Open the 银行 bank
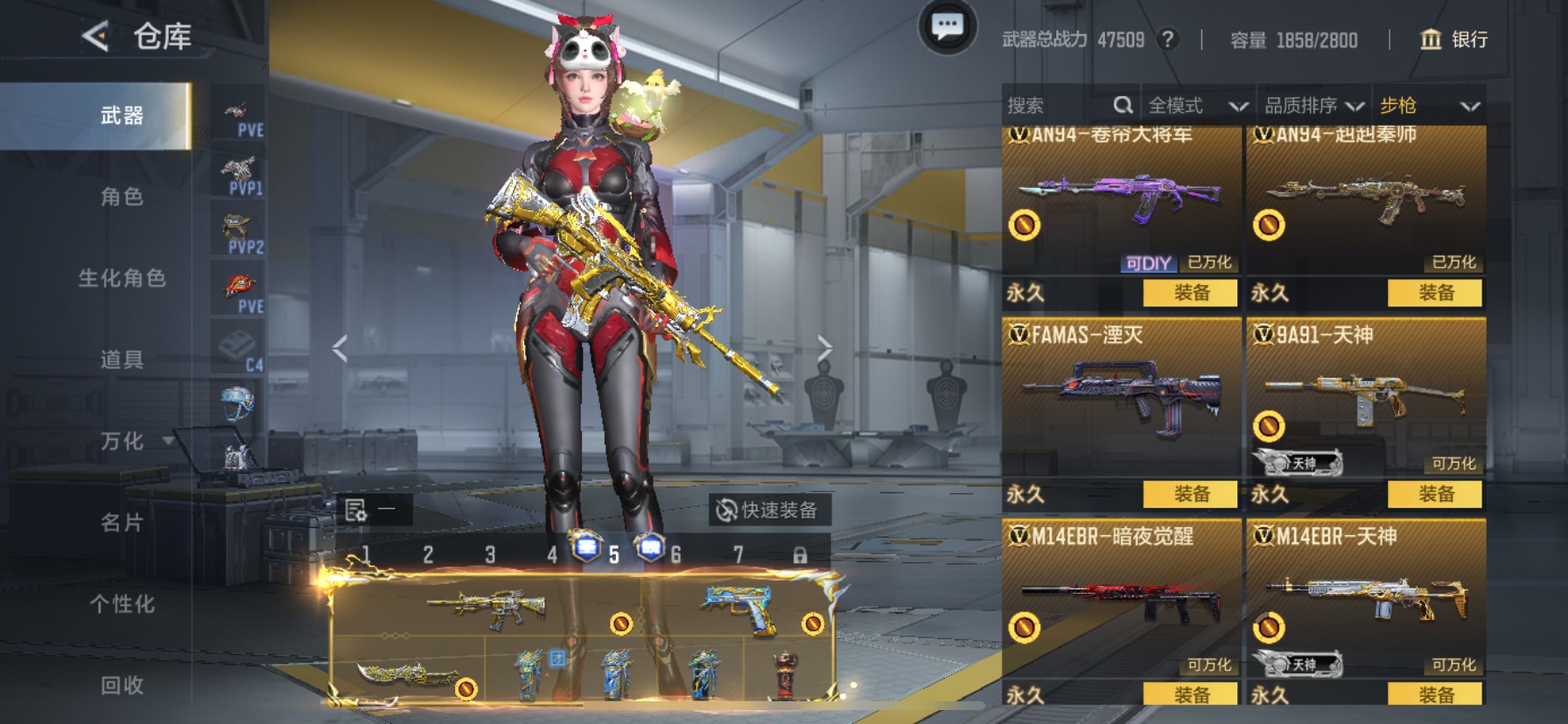 pyautogui.click(x=1453, y=39)
